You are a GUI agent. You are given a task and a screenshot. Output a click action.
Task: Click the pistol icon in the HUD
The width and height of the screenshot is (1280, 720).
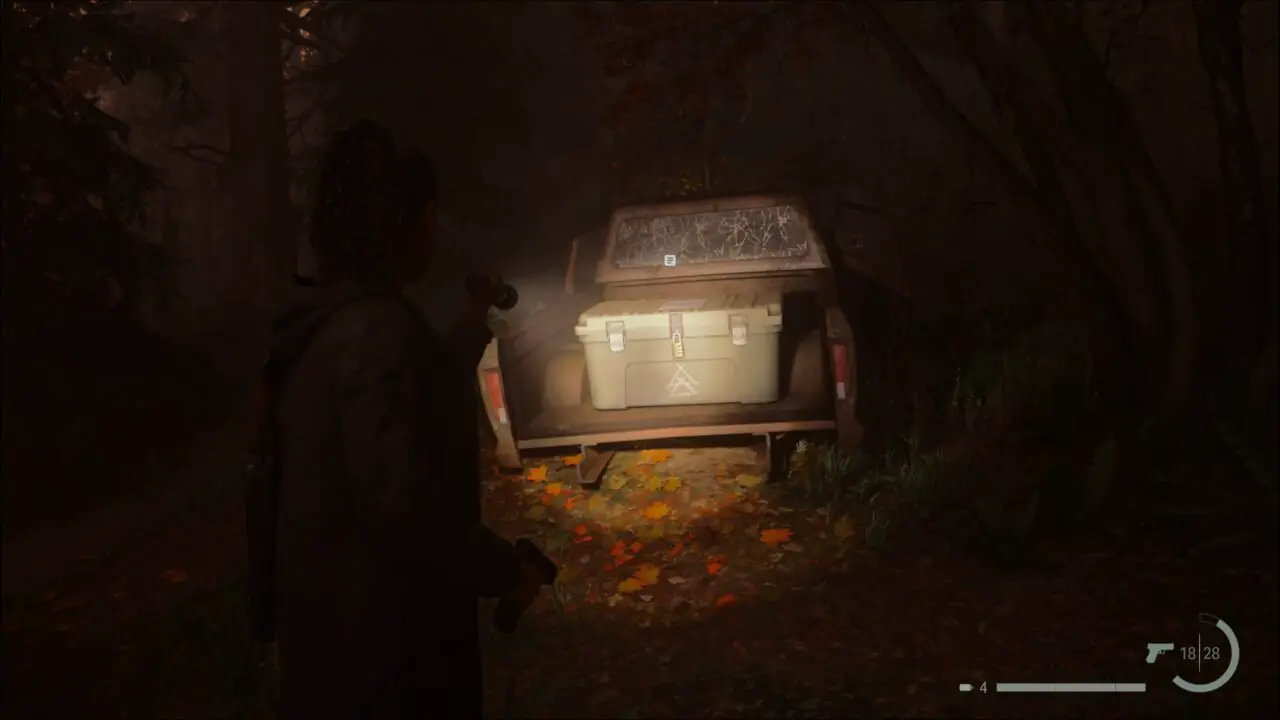(x=1160, y=652)
